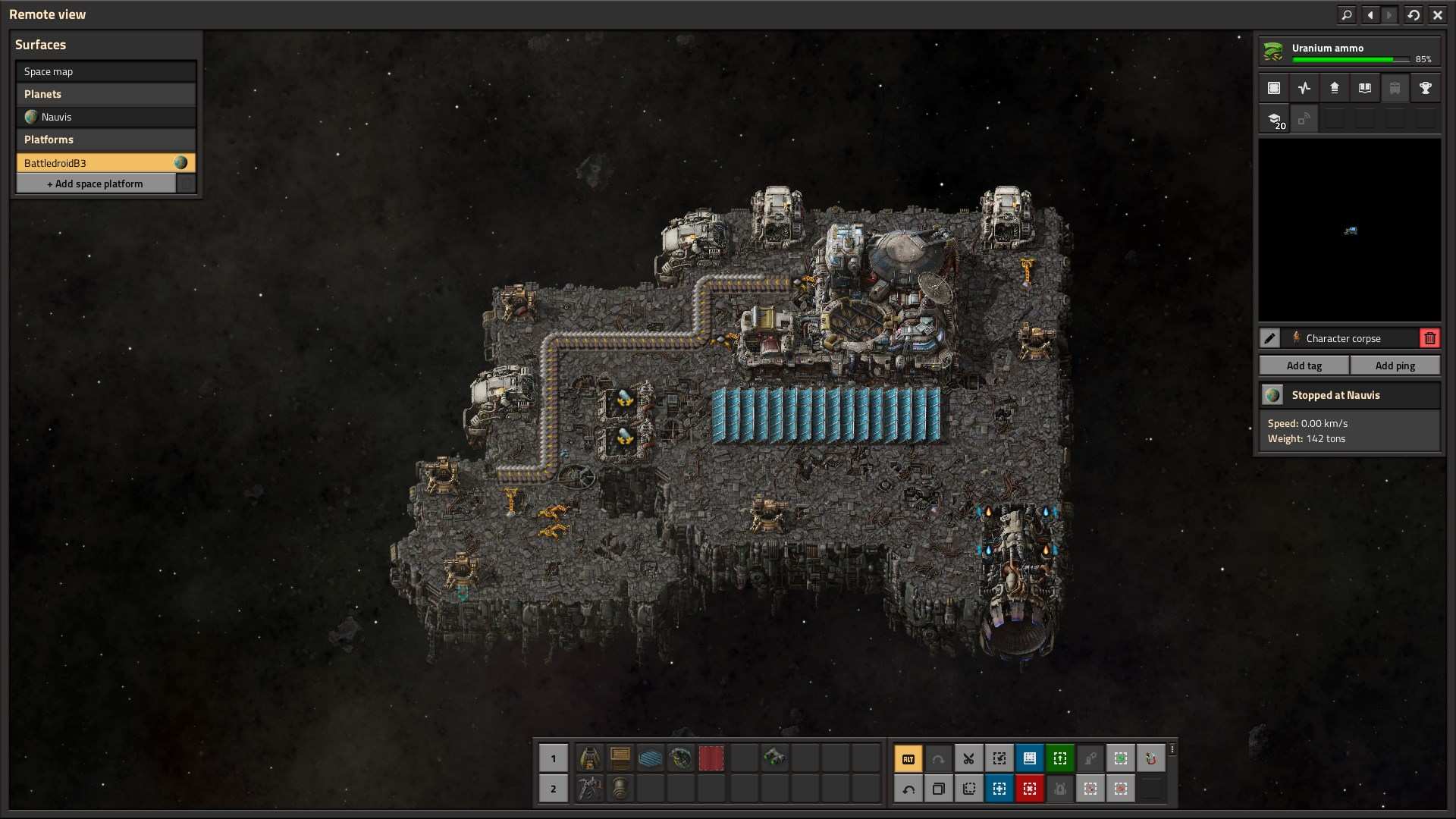
Task: Select Nauvis in the planets list
Action: [x=105, y=117]
